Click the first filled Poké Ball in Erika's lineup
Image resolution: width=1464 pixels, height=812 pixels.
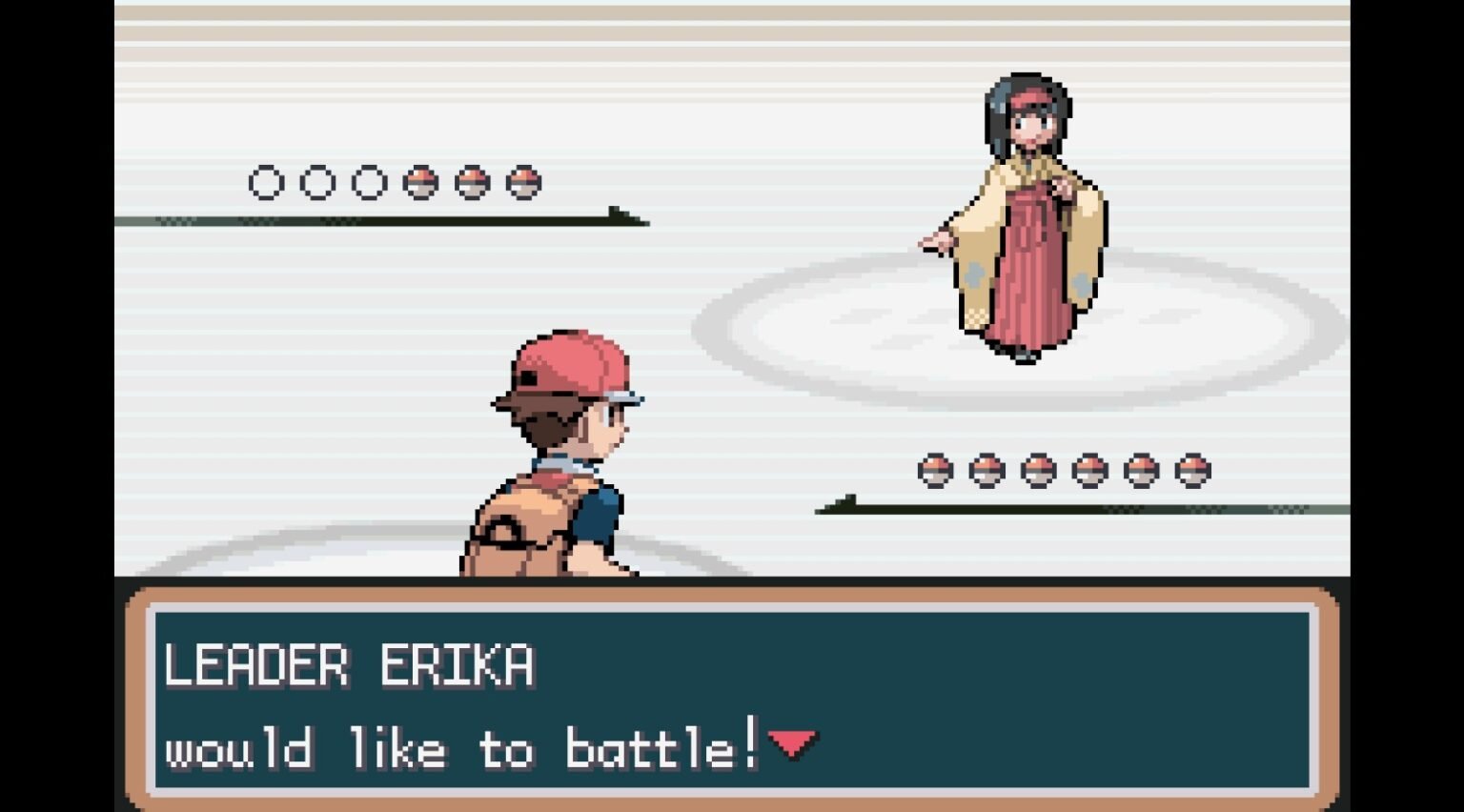click(x=419, y=182)
